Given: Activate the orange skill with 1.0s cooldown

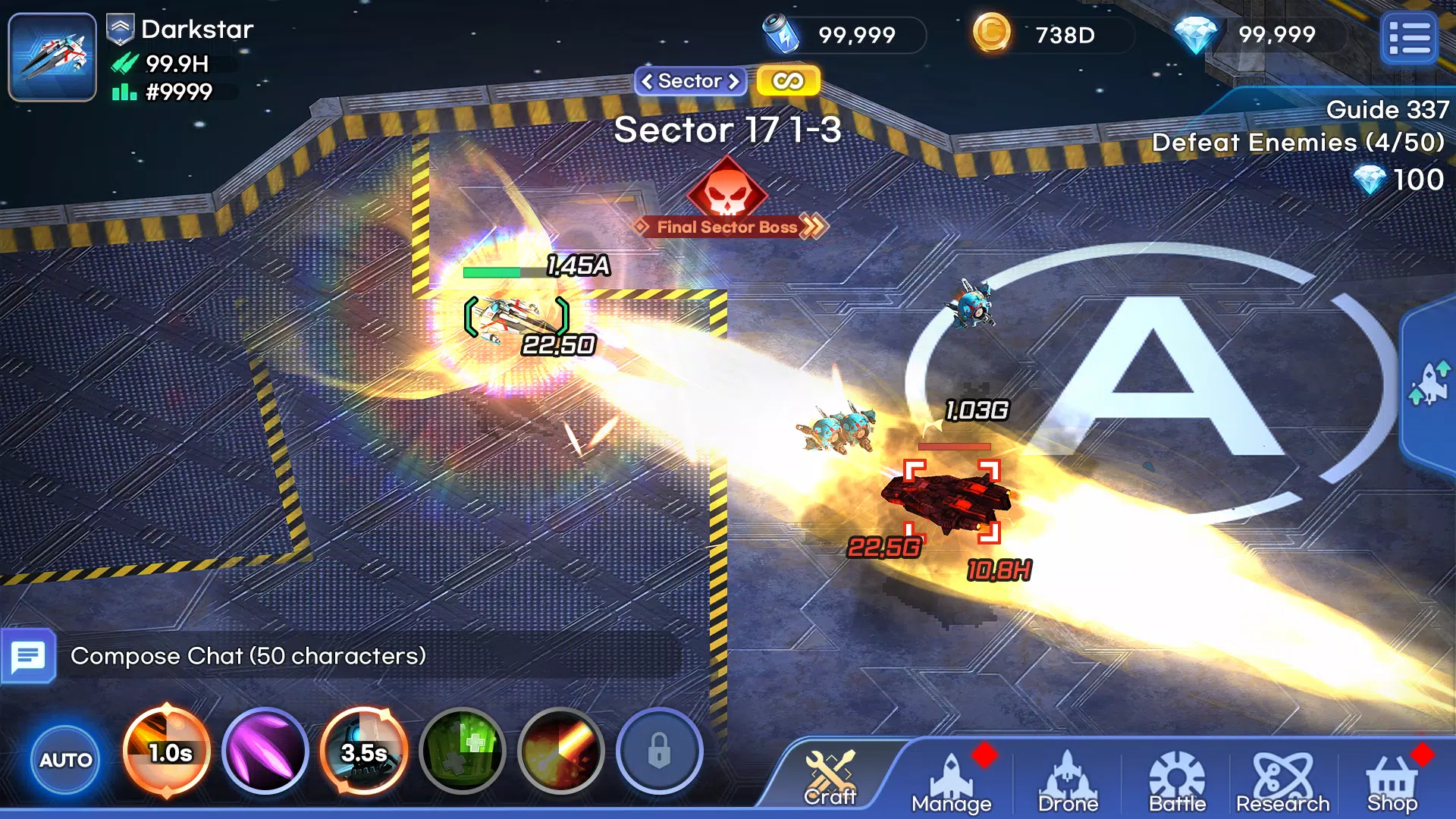Looking at the screenshot, I should coord(167,752).
